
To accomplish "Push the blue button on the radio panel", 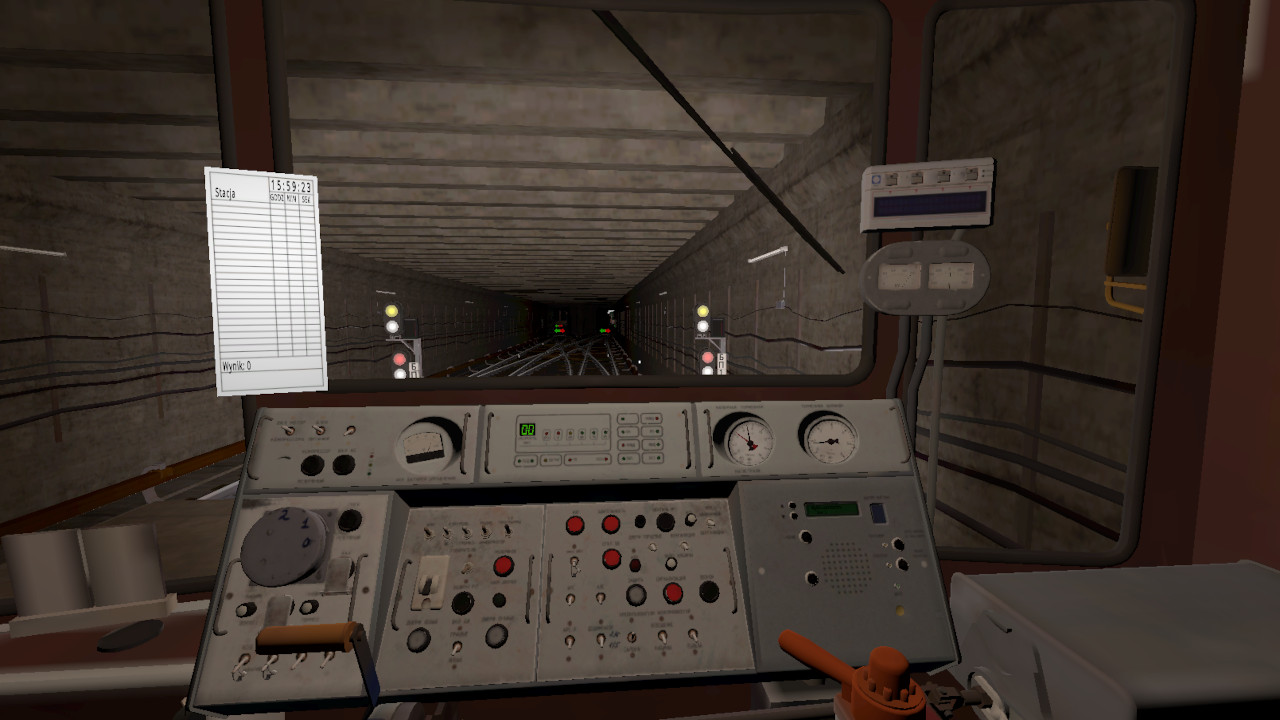I will (x=878, y=513).
